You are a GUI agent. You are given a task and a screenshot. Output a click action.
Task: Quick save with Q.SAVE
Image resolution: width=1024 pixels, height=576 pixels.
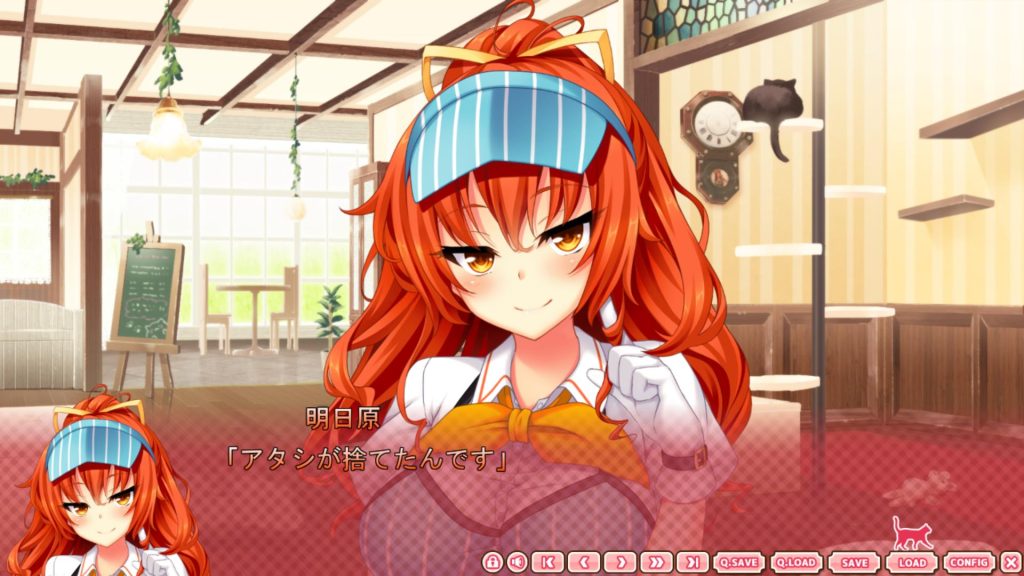738,562
